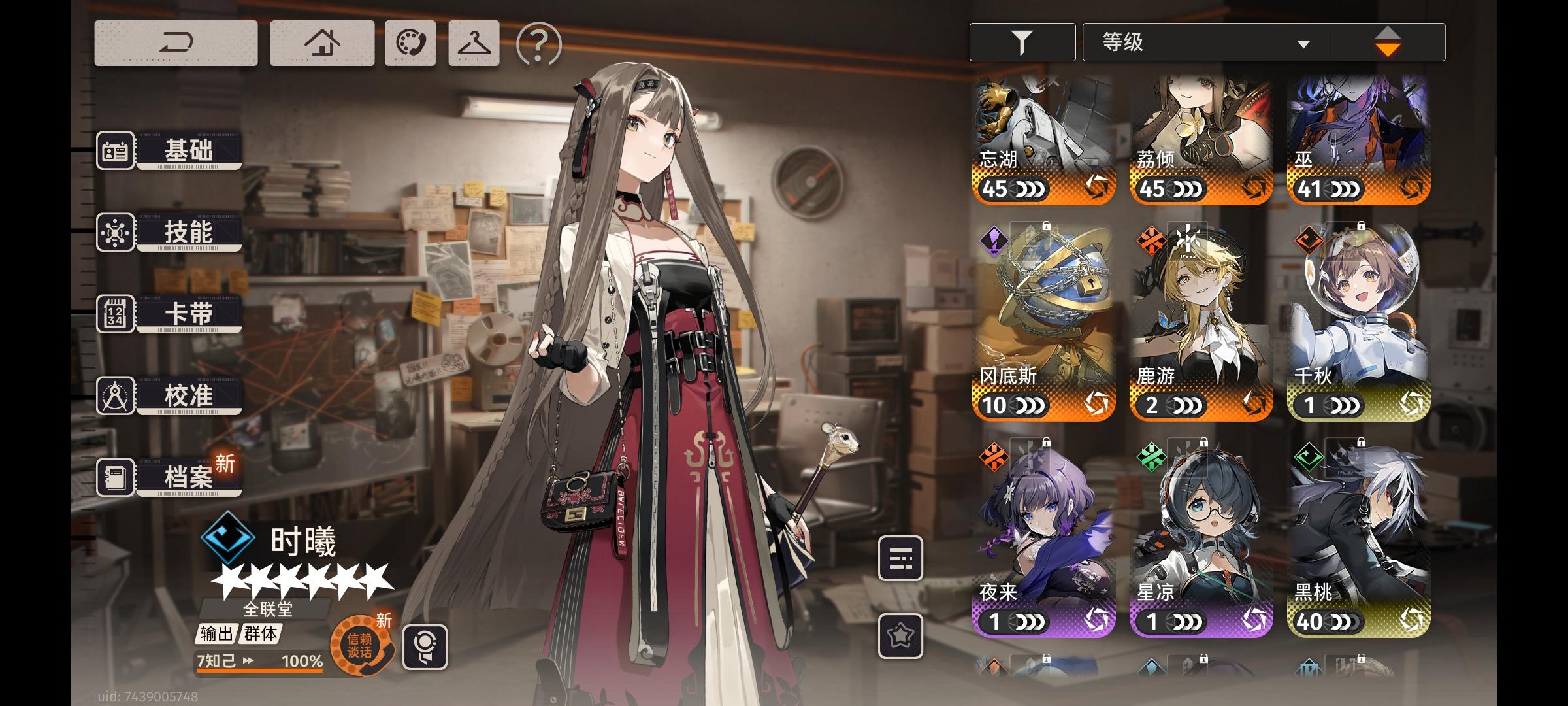The height and width of the screenshot is (706, 1568).
Task: Click the back arrow icon at top left
Action: (x=178, y=42)
